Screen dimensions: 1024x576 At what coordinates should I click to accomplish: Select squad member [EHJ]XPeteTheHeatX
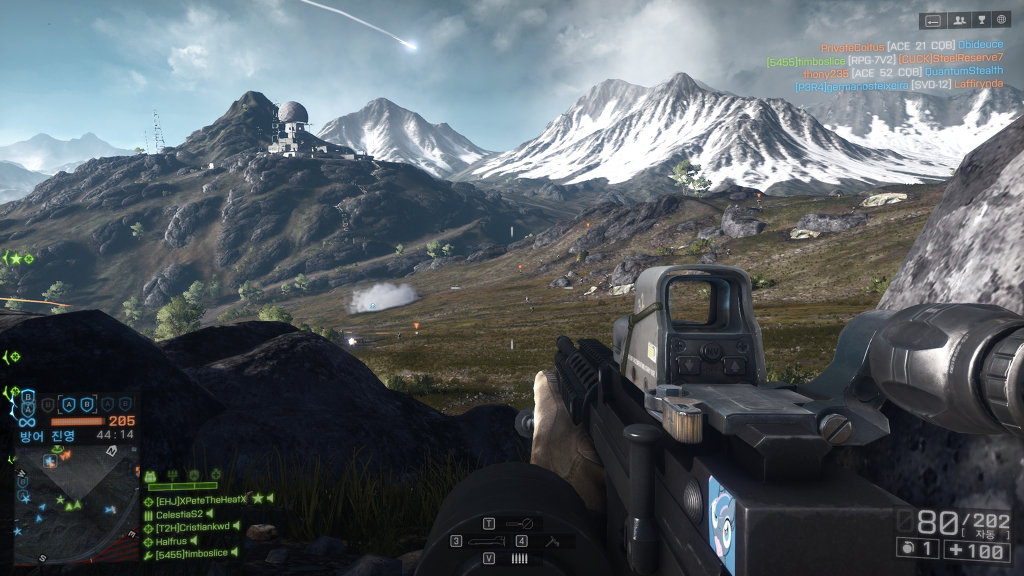[201, 499]
